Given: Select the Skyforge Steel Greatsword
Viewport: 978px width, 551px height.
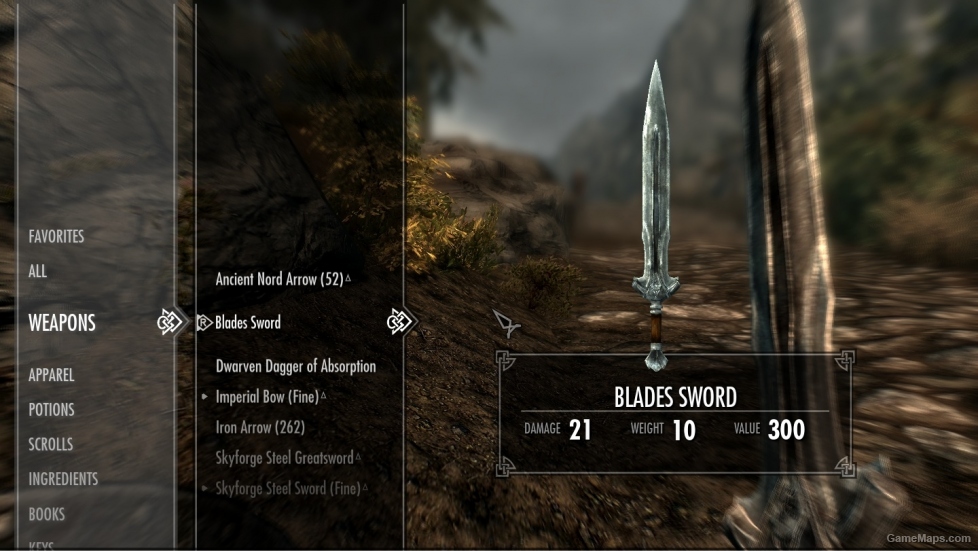Looking at the screenshot, I should (x=285, y=458).
